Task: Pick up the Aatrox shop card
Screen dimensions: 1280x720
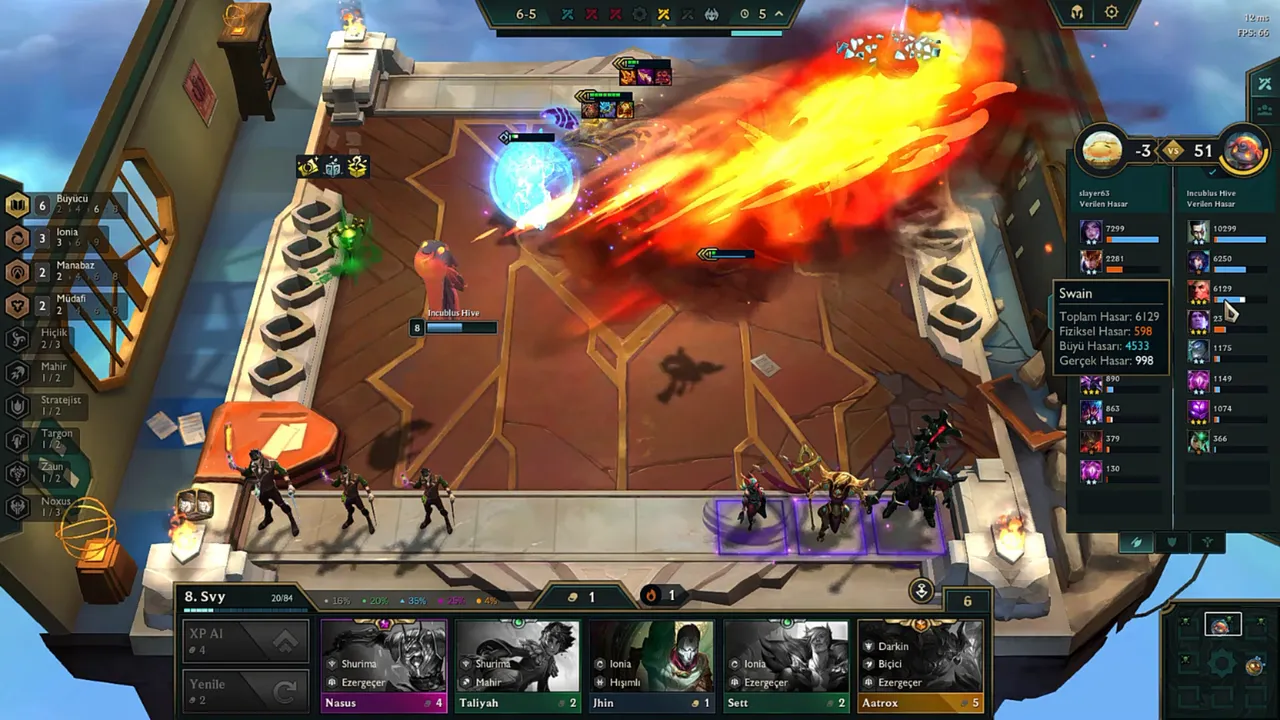Action: [920, 665]
